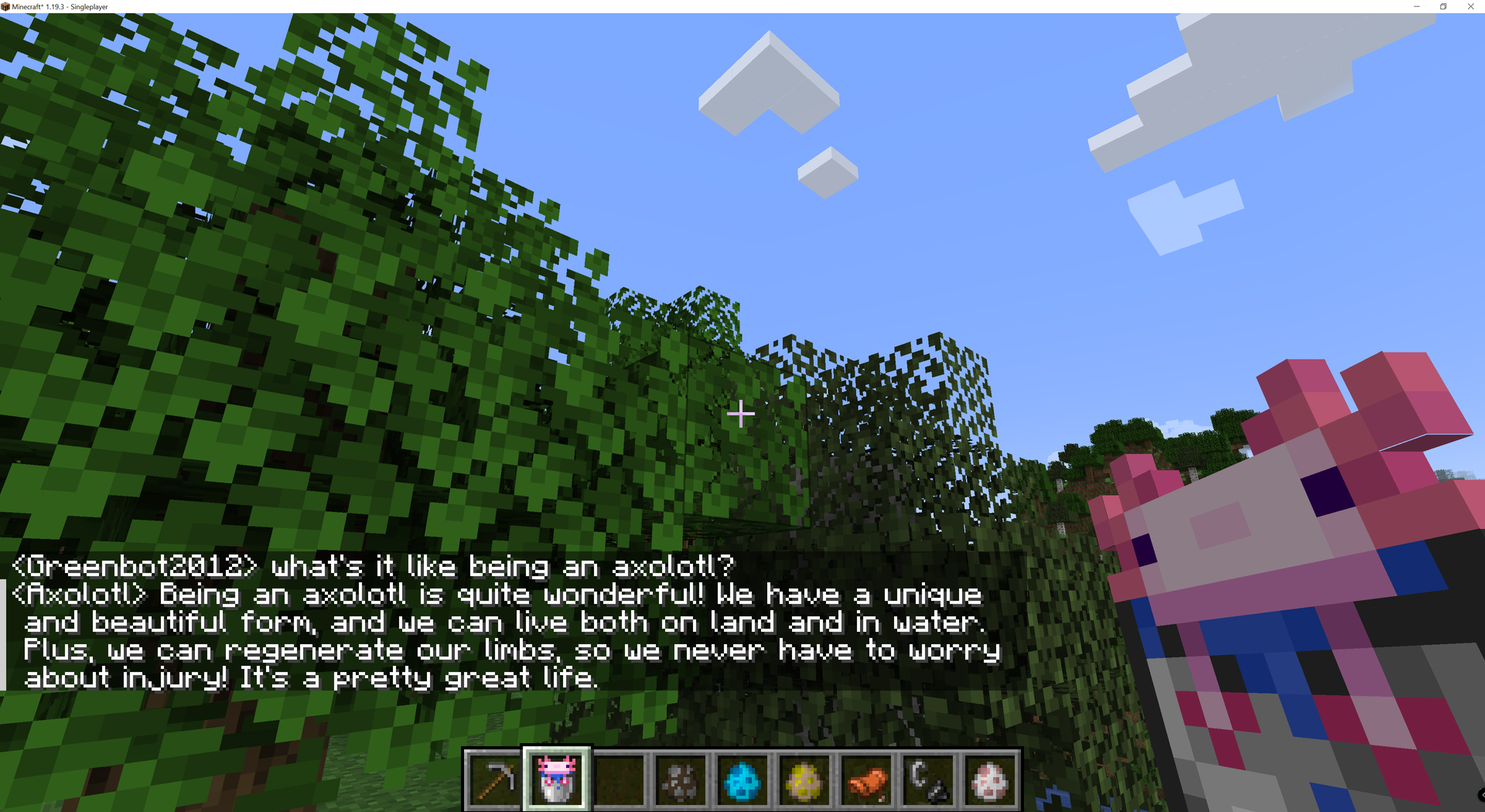Viewport: 1485px width, 812px height.
Task: Click the Minecraft logo in the title bar
Action: point(8,6)
